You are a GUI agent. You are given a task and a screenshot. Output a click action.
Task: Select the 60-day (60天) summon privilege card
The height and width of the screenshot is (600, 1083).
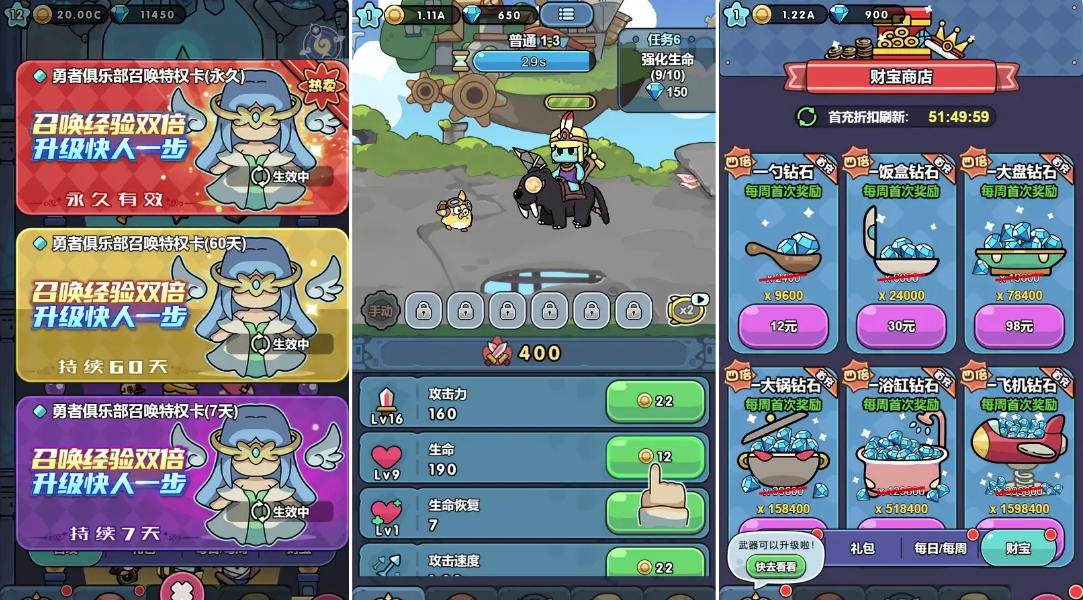tap(182, 305)
